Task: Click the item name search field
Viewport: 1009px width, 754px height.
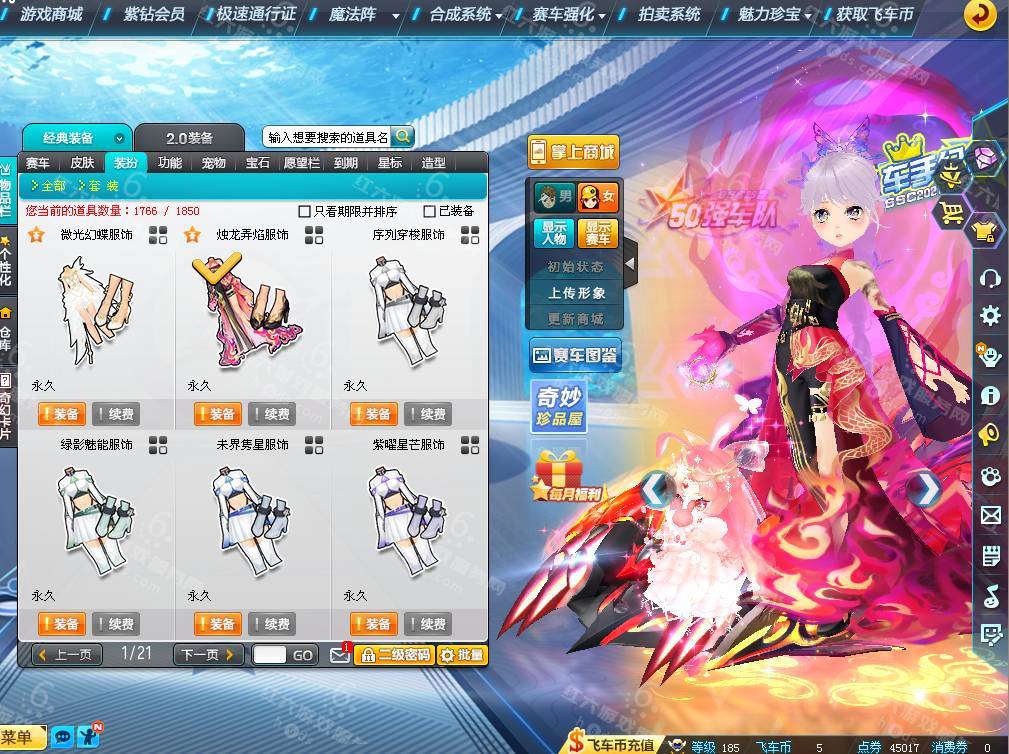Action: (x=328, y=137)
